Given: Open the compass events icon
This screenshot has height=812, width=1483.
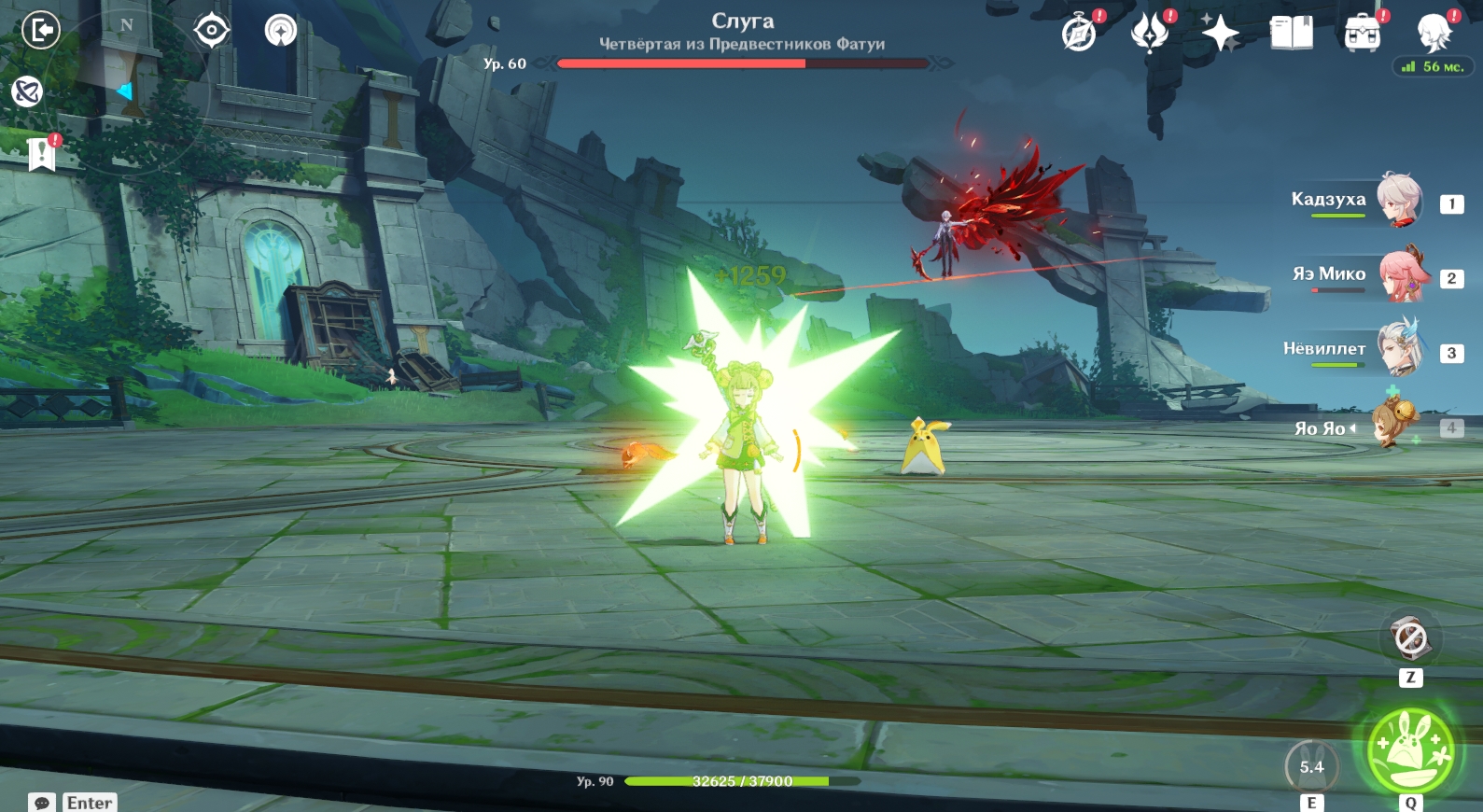Looking at the screenshot, I should pyautogui.click(x=1079, y=34).
